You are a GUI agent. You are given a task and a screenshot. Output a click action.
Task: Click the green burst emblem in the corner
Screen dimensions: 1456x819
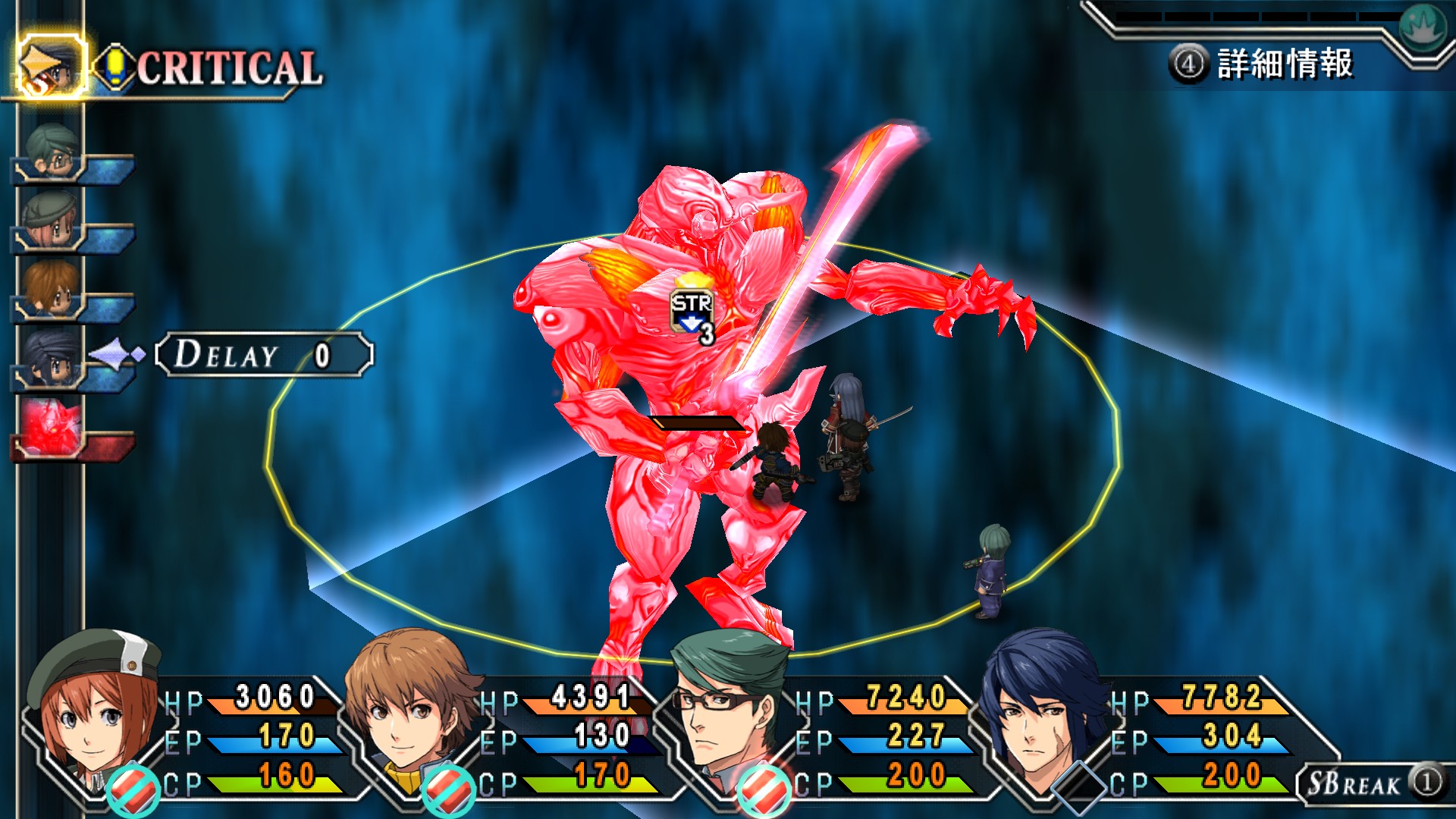1423,27
